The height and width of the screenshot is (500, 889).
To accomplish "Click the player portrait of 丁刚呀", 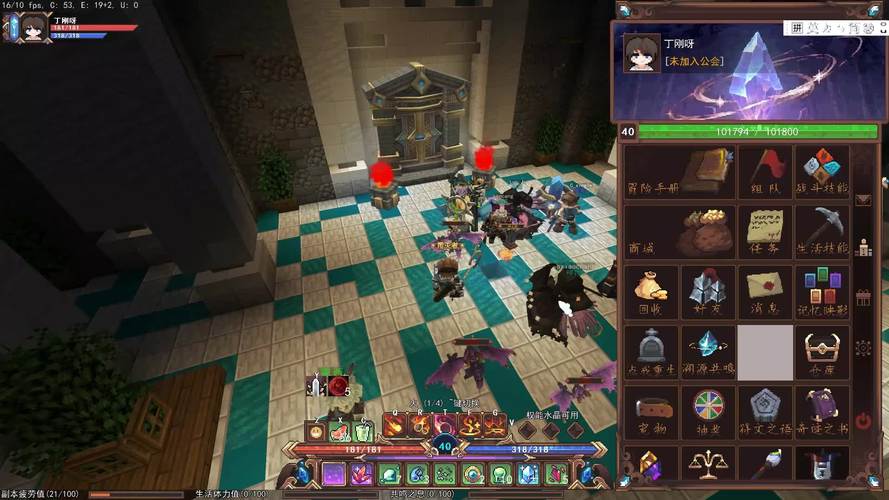I will (642, 53).
